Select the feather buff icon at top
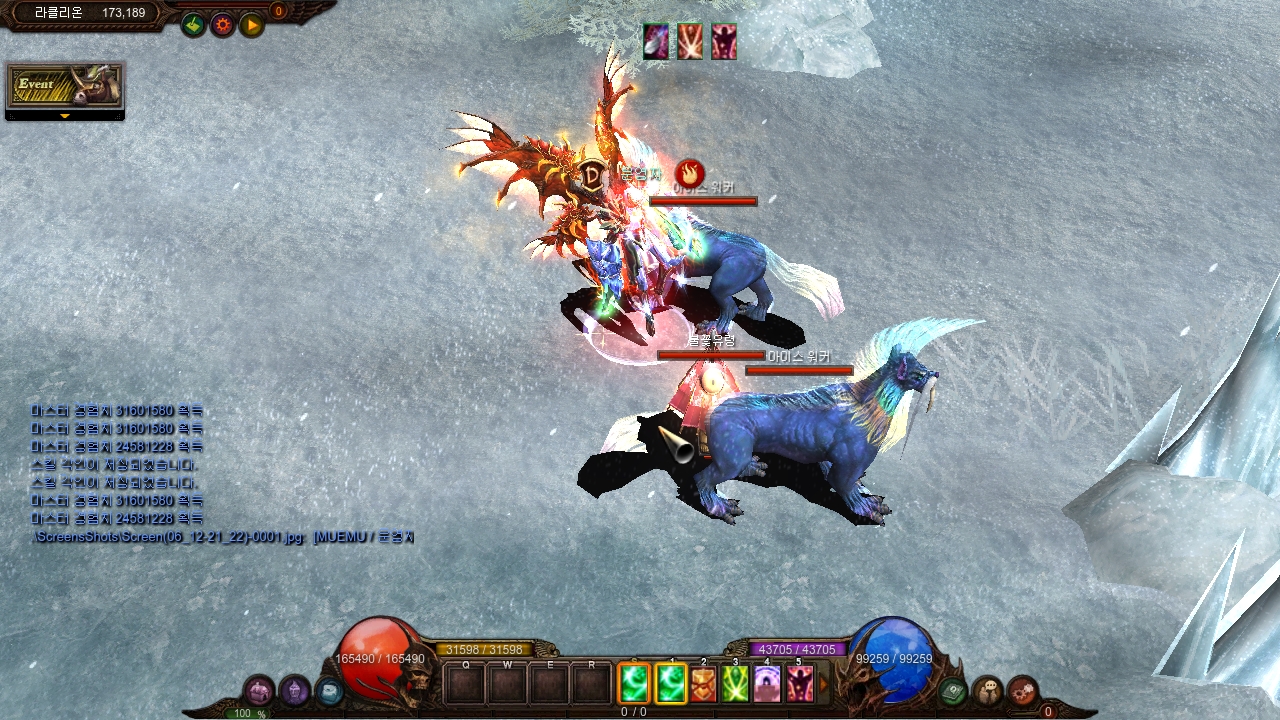 (656, 42)
